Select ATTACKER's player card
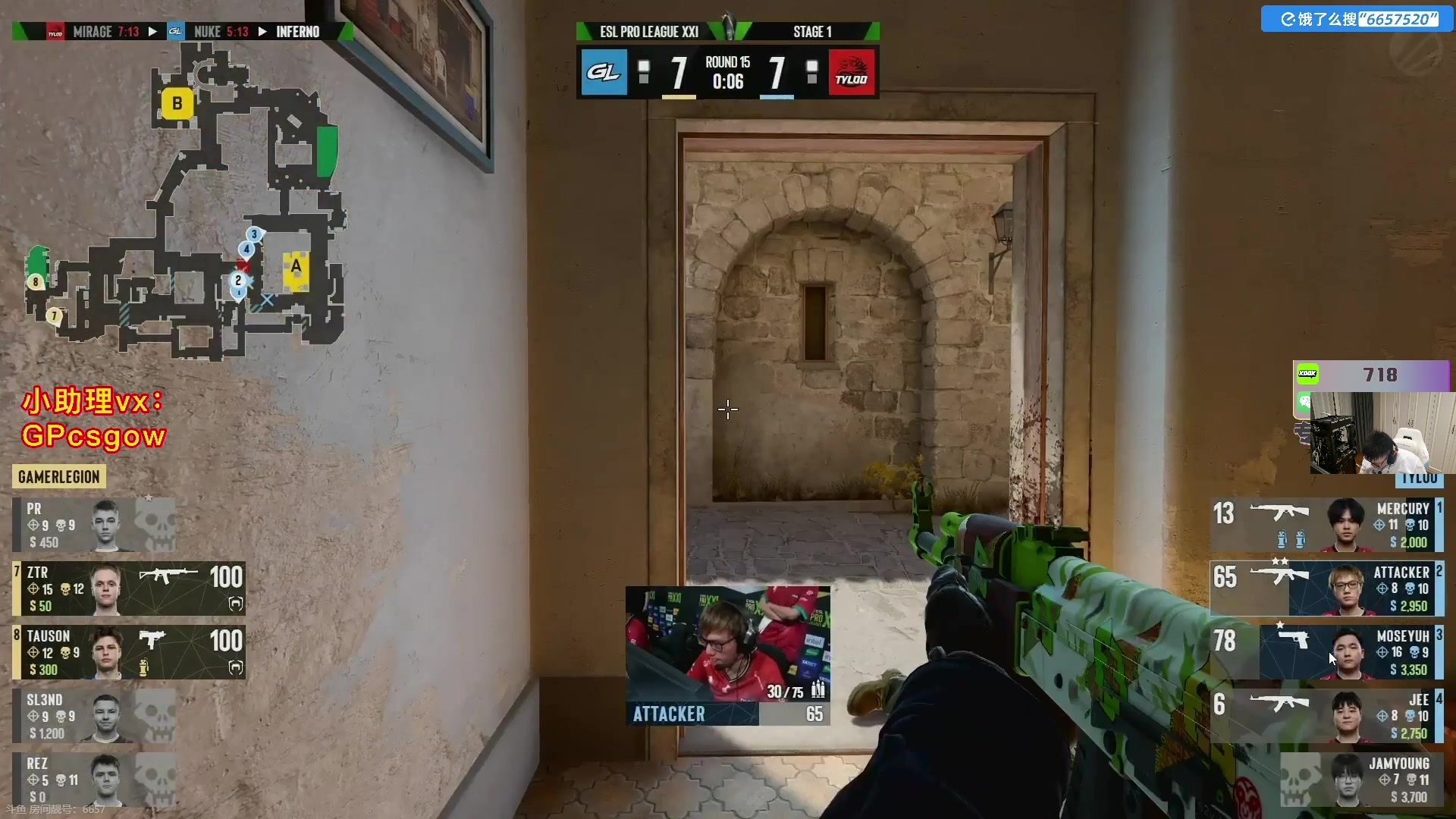 (x=1327, y=588)
